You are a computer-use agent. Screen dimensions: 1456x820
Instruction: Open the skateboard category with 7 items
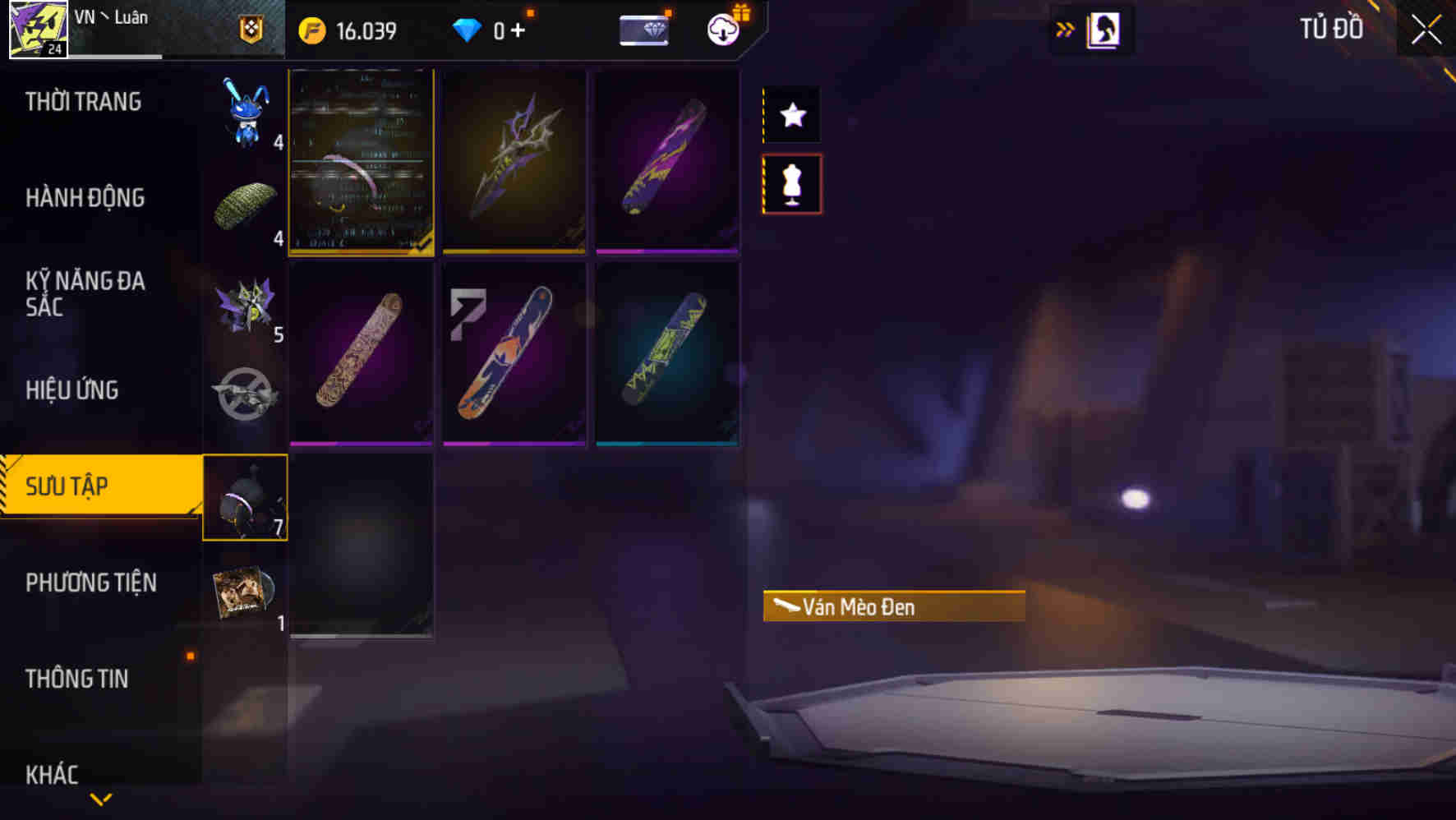click(246, 497)
